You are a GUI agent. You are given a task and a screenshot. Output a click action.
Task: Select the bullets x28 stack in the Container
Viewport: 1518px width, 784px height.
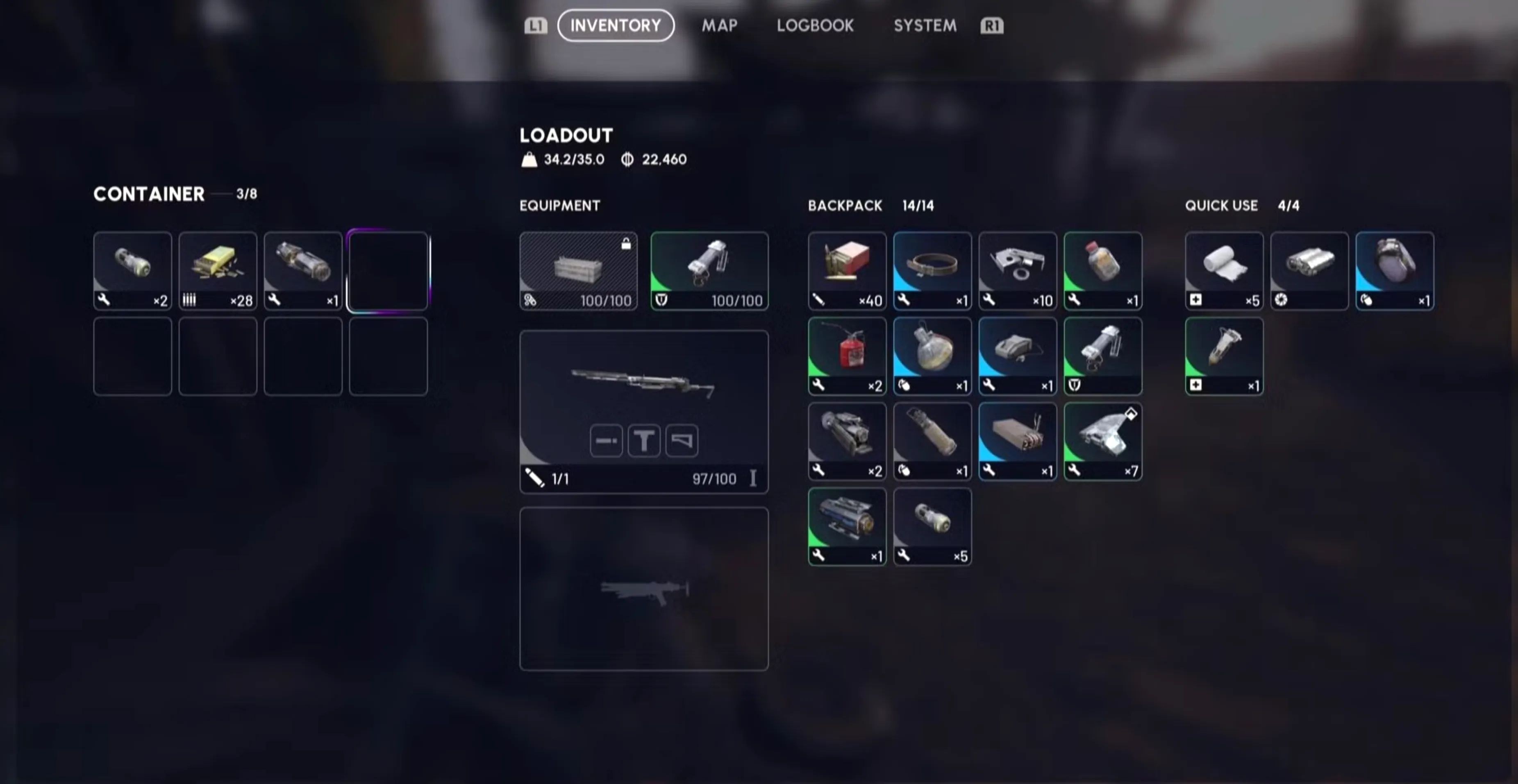pyautogui.click(x=218, y=271)
